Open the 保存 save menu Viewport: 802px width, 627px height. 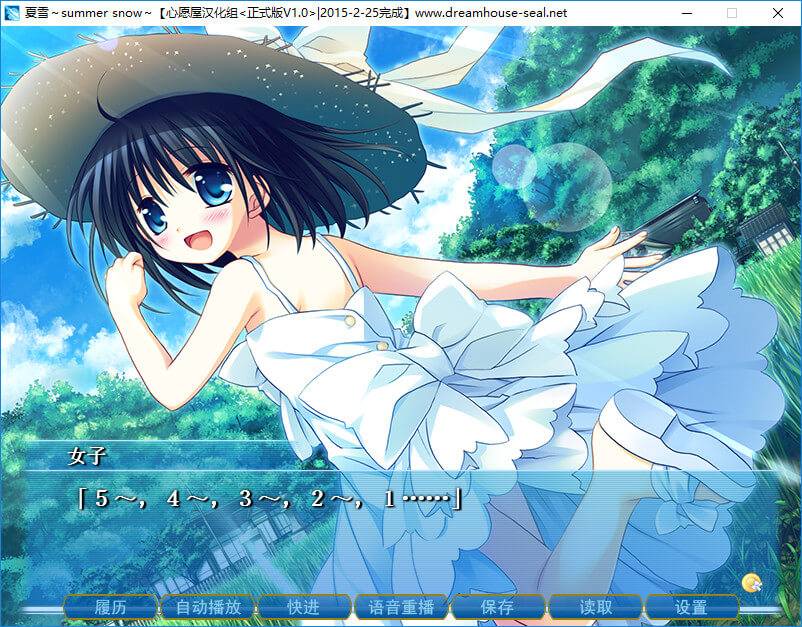(x=497, y=607)
